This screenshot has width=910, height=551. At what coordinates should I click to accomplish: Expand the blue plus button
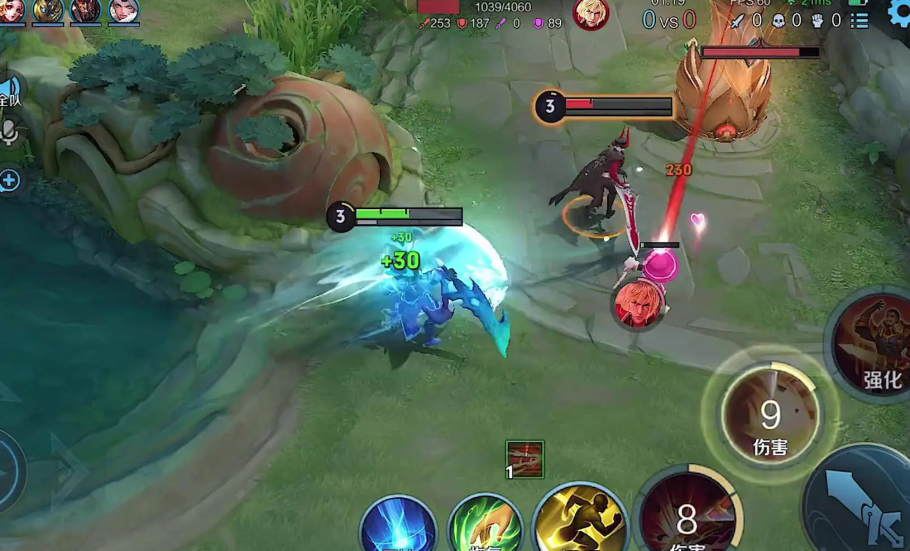(x=9, y=180)
